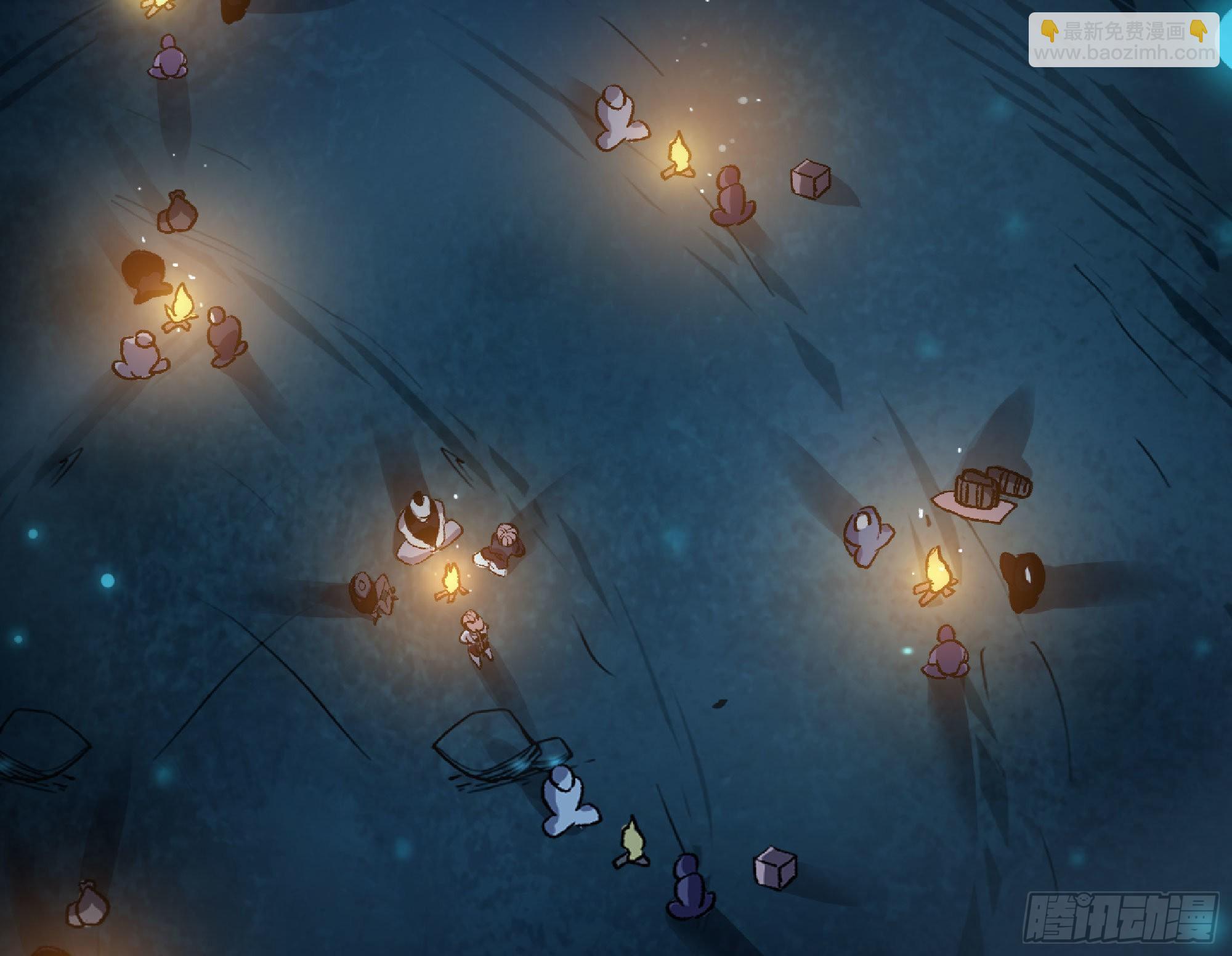Open the baozimh.com free comics banner

click(1124, 41)
